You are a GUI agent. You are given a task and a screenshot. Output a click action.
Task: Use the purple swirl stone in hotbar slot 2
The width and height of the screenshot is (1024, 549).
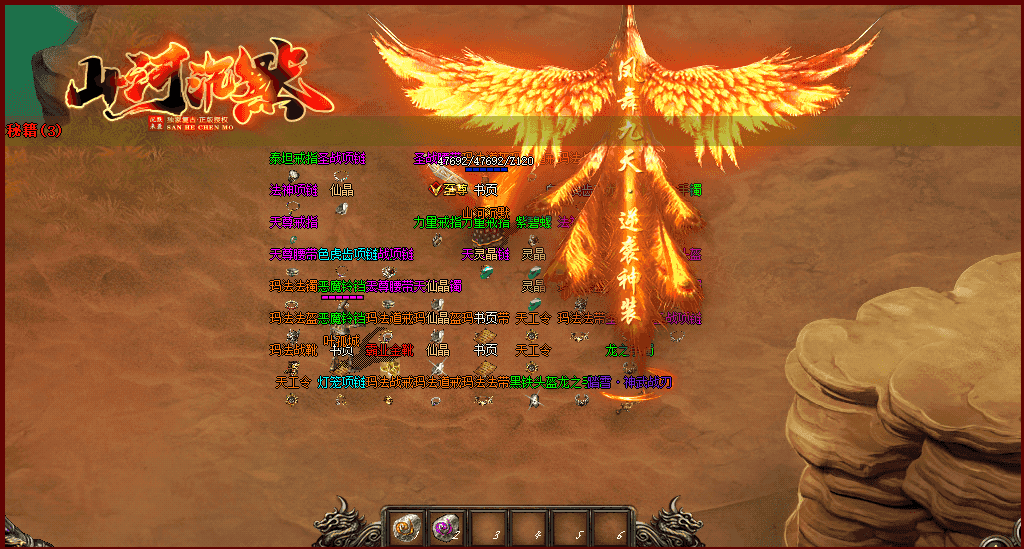(446, 526)
